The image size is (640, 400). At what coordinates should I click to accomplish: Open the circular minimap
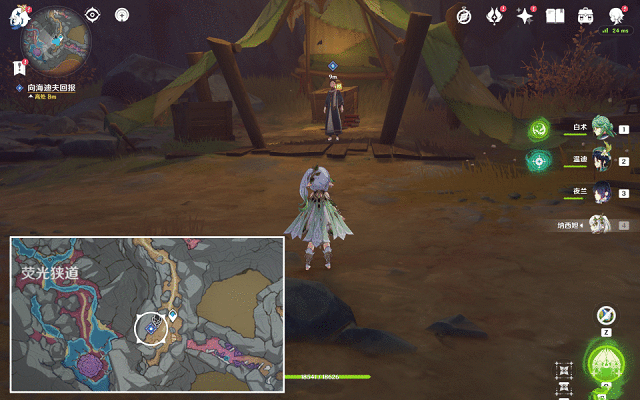[x=56, y=38]
